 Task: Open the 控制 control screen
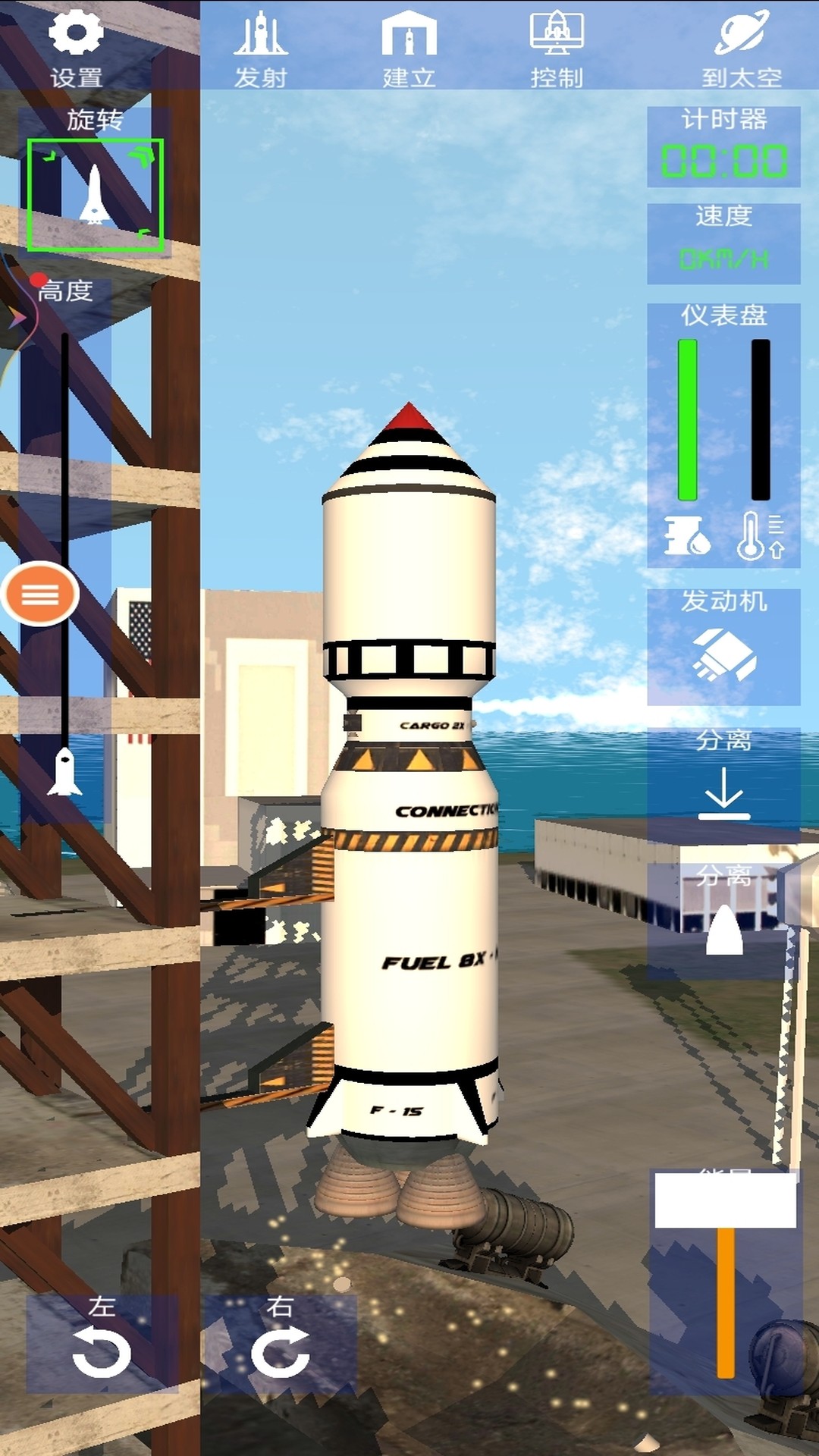tap(557, 47)
